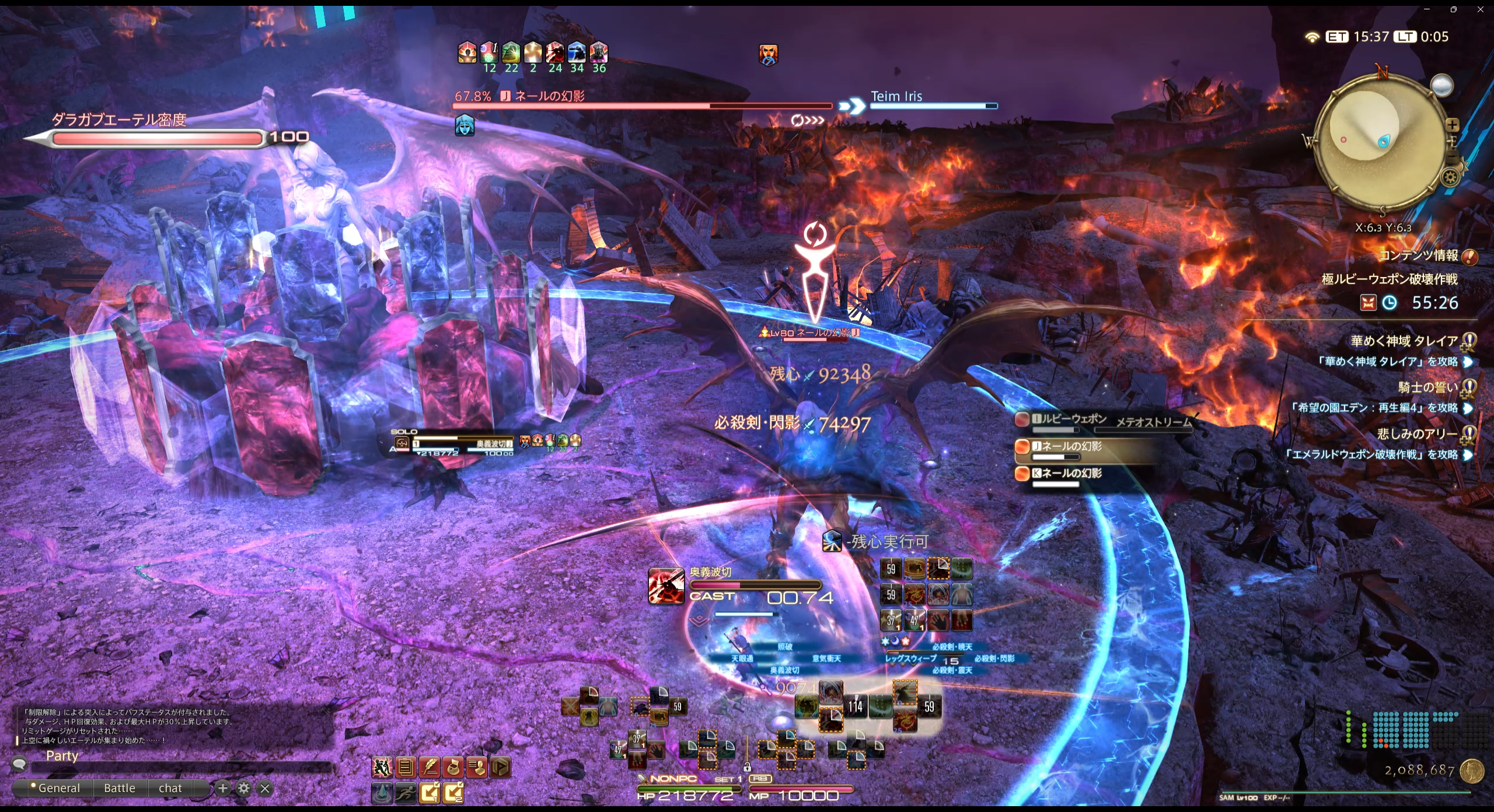This screenshot has height=812, width=1494.
Task: Select the 華めく神域 タレイア quest entry
Action: tap(1404, 341)
